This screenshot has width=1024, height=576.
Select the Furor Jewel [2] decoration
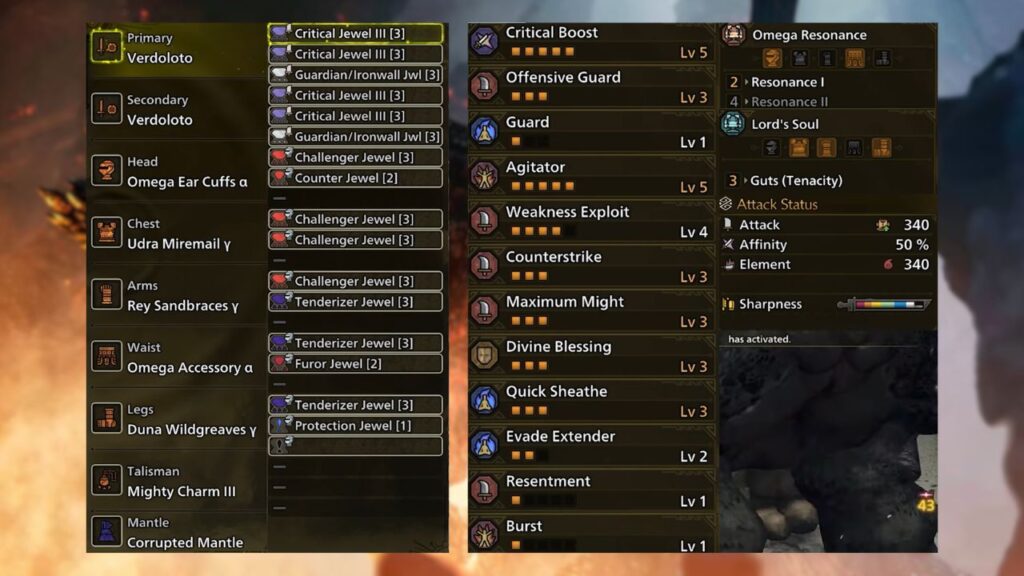355,364
